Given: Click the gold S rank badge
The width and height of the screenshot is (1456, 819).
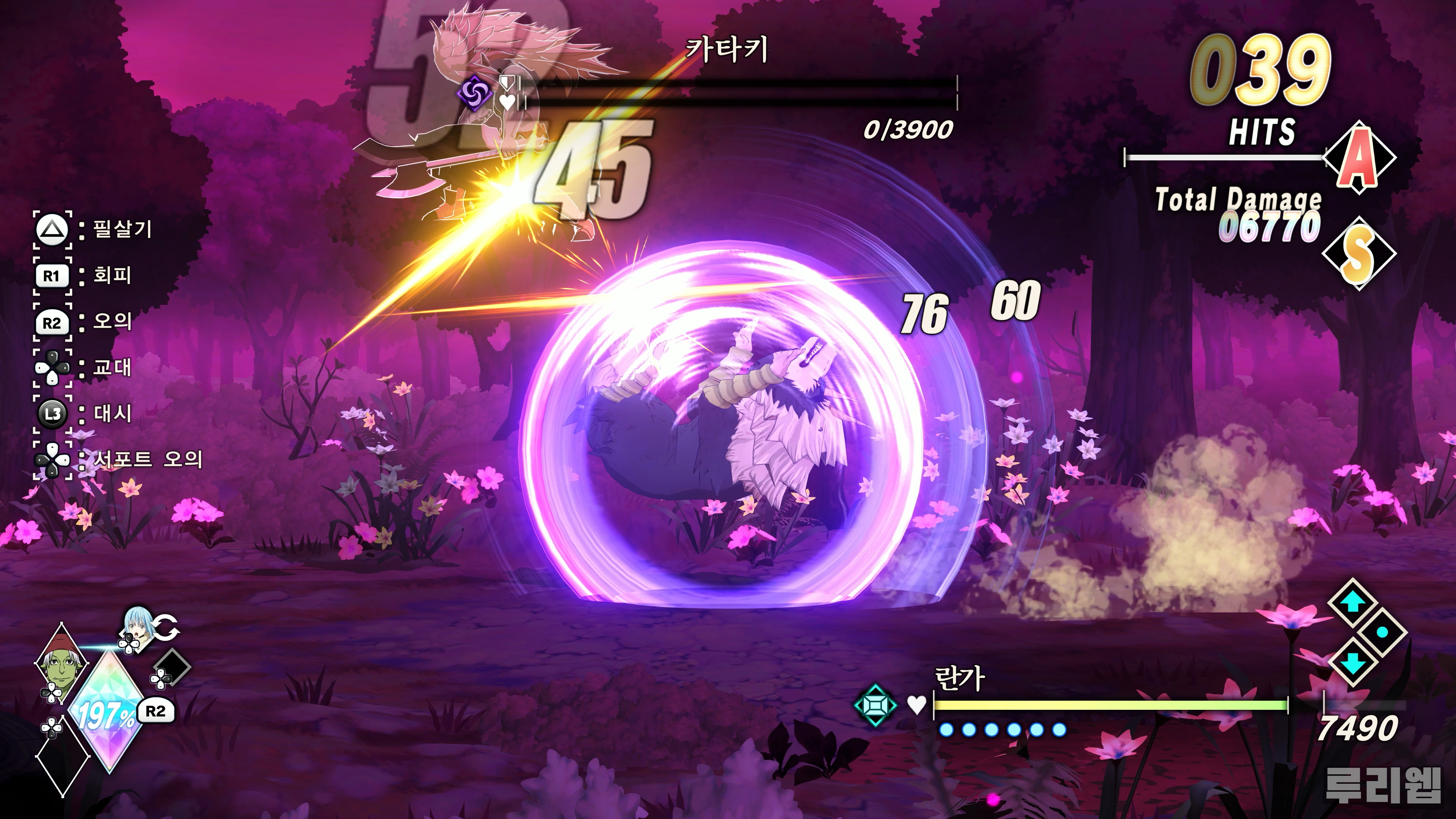Looking at the screenshot, I should [x=1359, y=254].
